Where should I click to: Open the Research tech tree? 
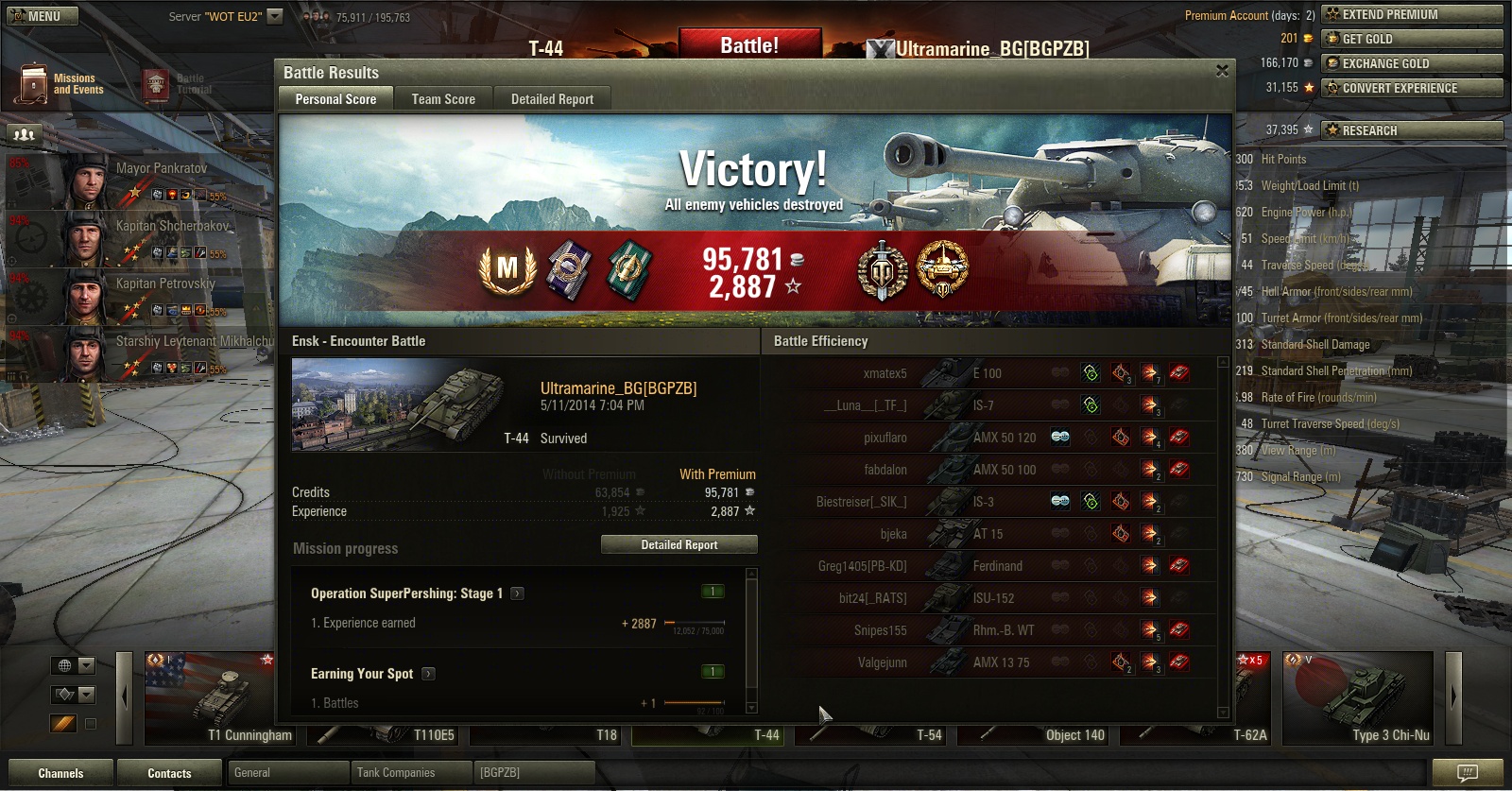(x=1412, y=130)
